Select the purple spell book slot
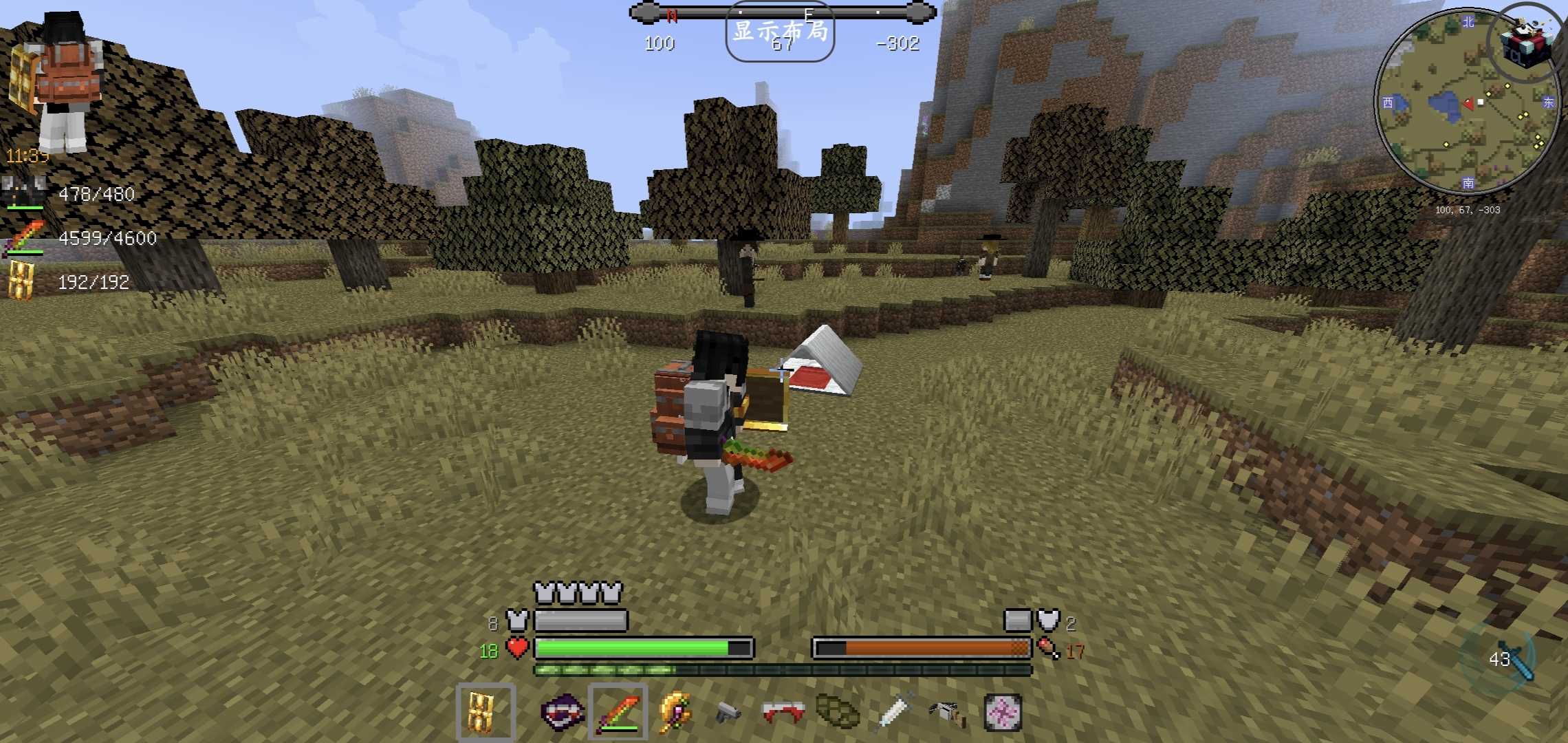 [562, 712]
